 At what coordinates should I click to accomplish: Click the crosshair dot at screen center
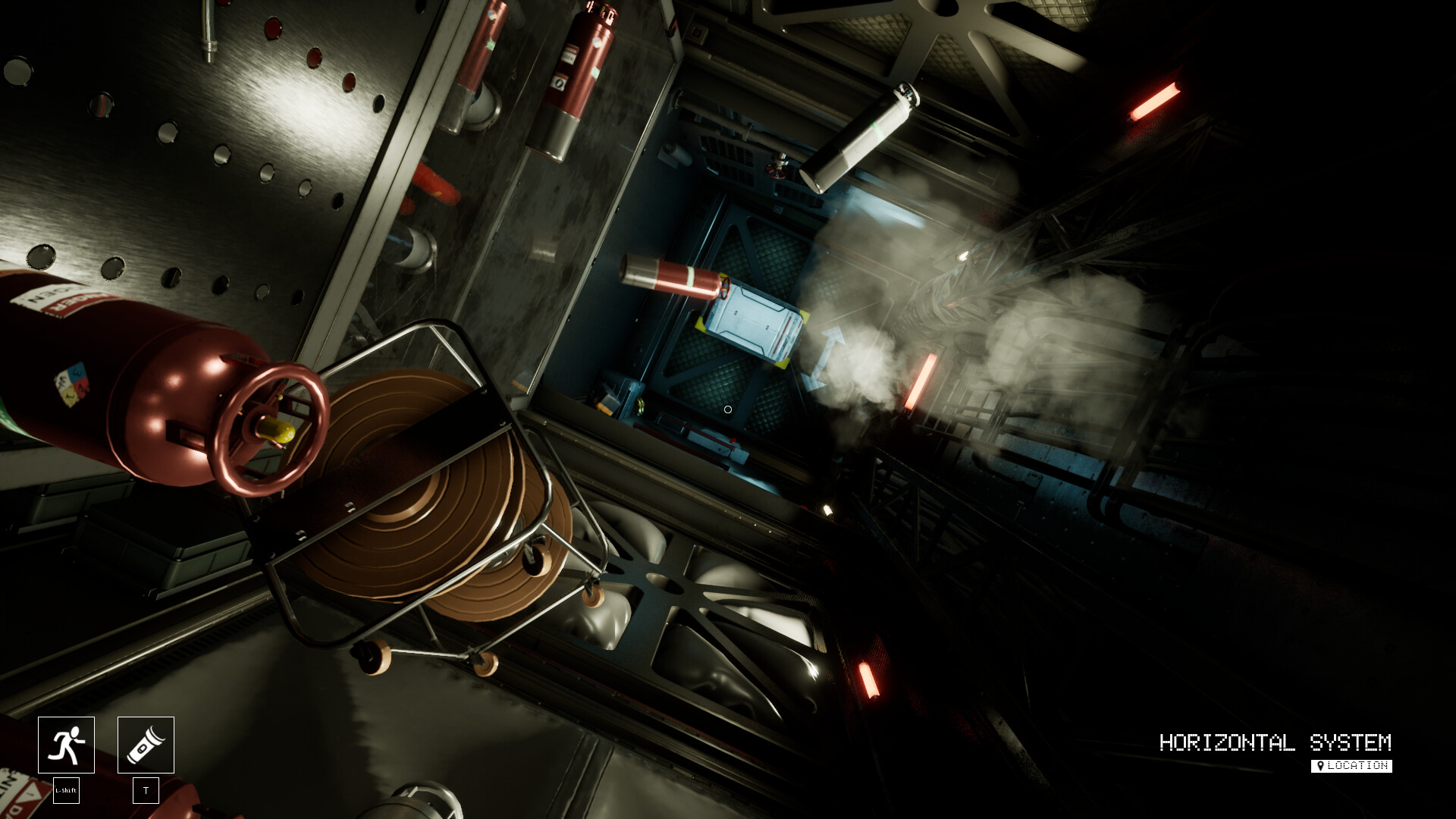coord(727,409)
